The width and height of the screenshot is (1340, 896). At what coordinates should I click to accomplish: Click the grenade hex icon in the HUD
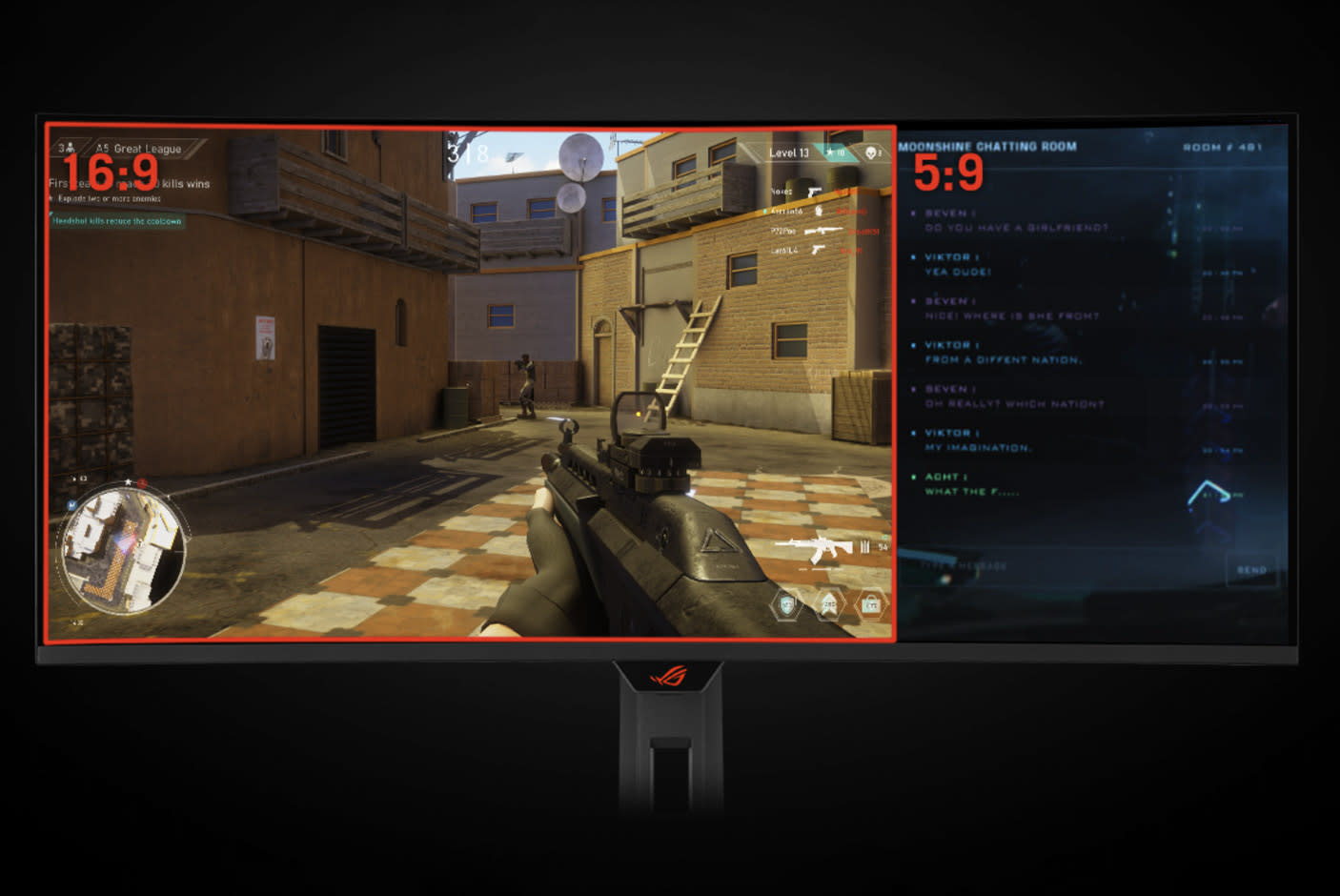click(x=829, y=603)
